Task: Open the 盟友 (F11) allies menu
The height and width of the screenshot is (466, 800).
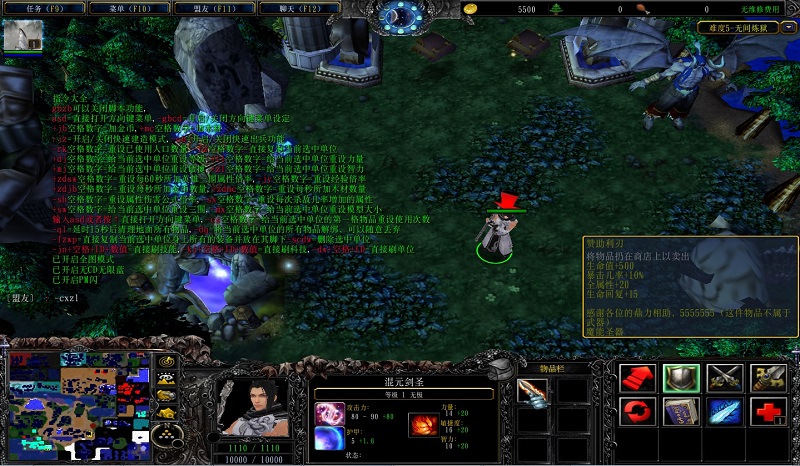Action: click(x=214, y=8)
